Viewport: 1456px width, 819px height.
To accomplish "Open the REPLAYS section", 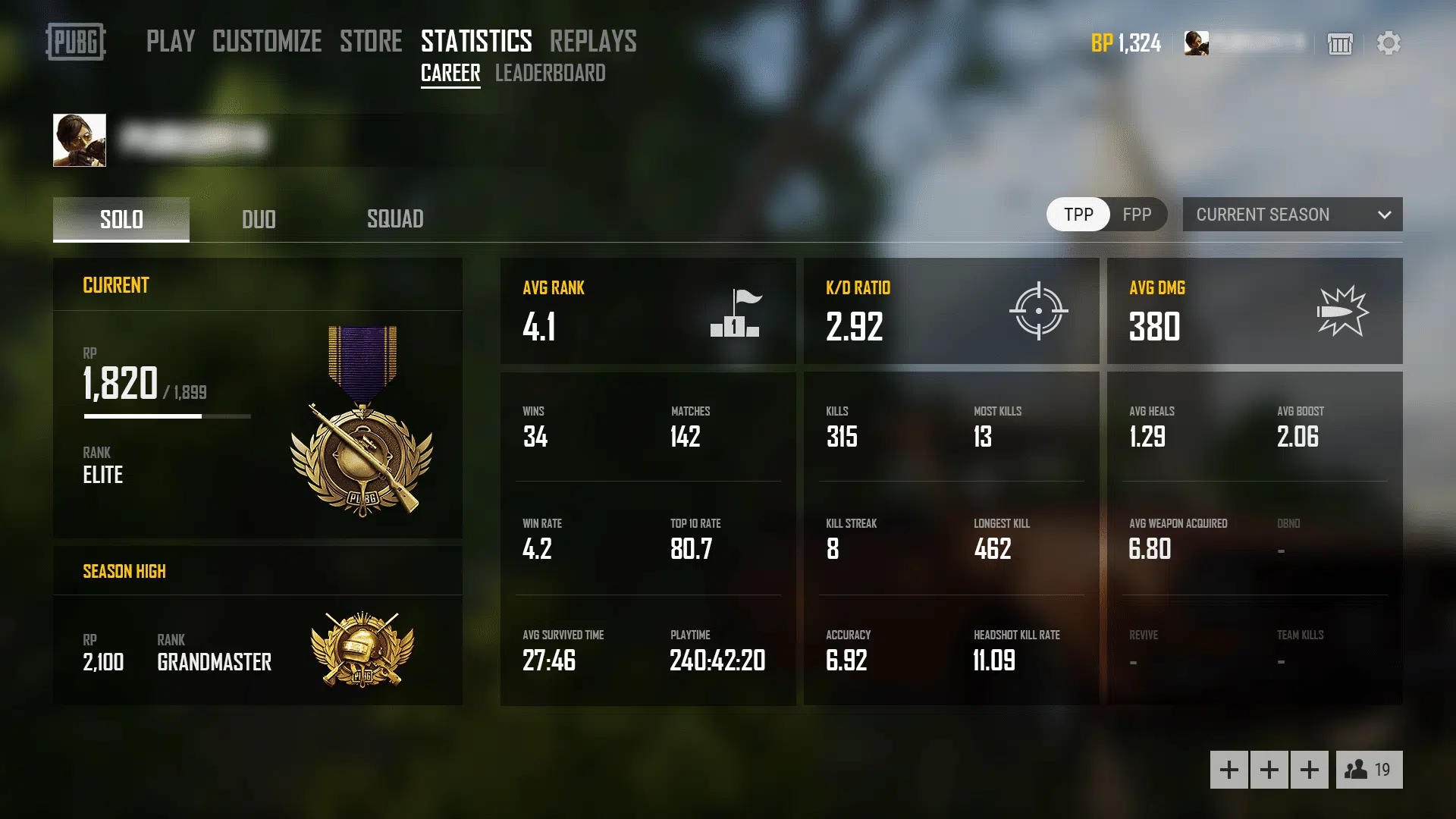I will pyautogui.click(x=592, y=42).
